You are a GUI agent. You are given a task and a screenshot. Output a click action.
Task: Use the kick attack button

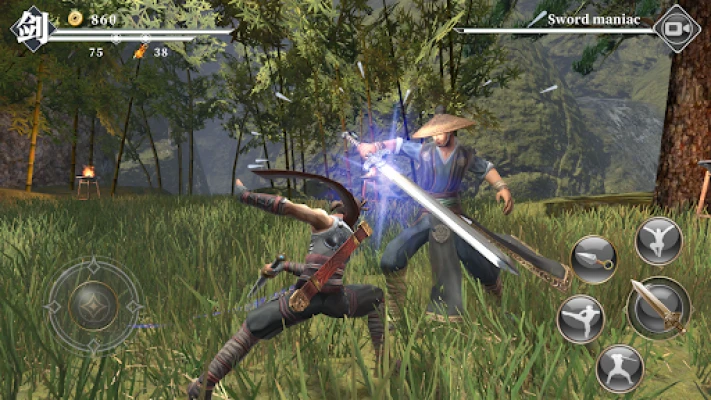(581, 319)
